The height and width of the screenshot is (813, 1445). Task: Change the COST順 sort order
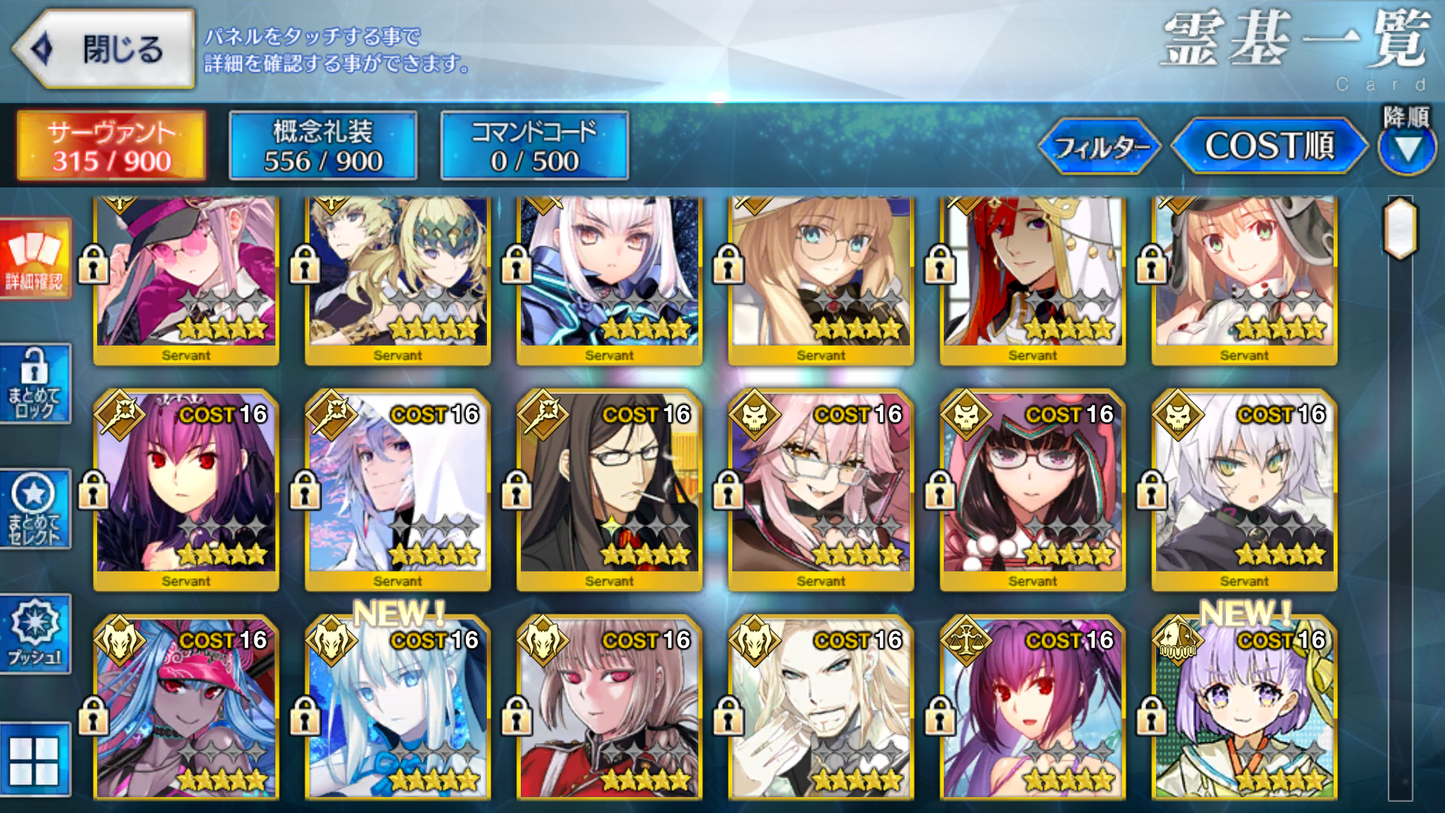(x=1269, y=147)
